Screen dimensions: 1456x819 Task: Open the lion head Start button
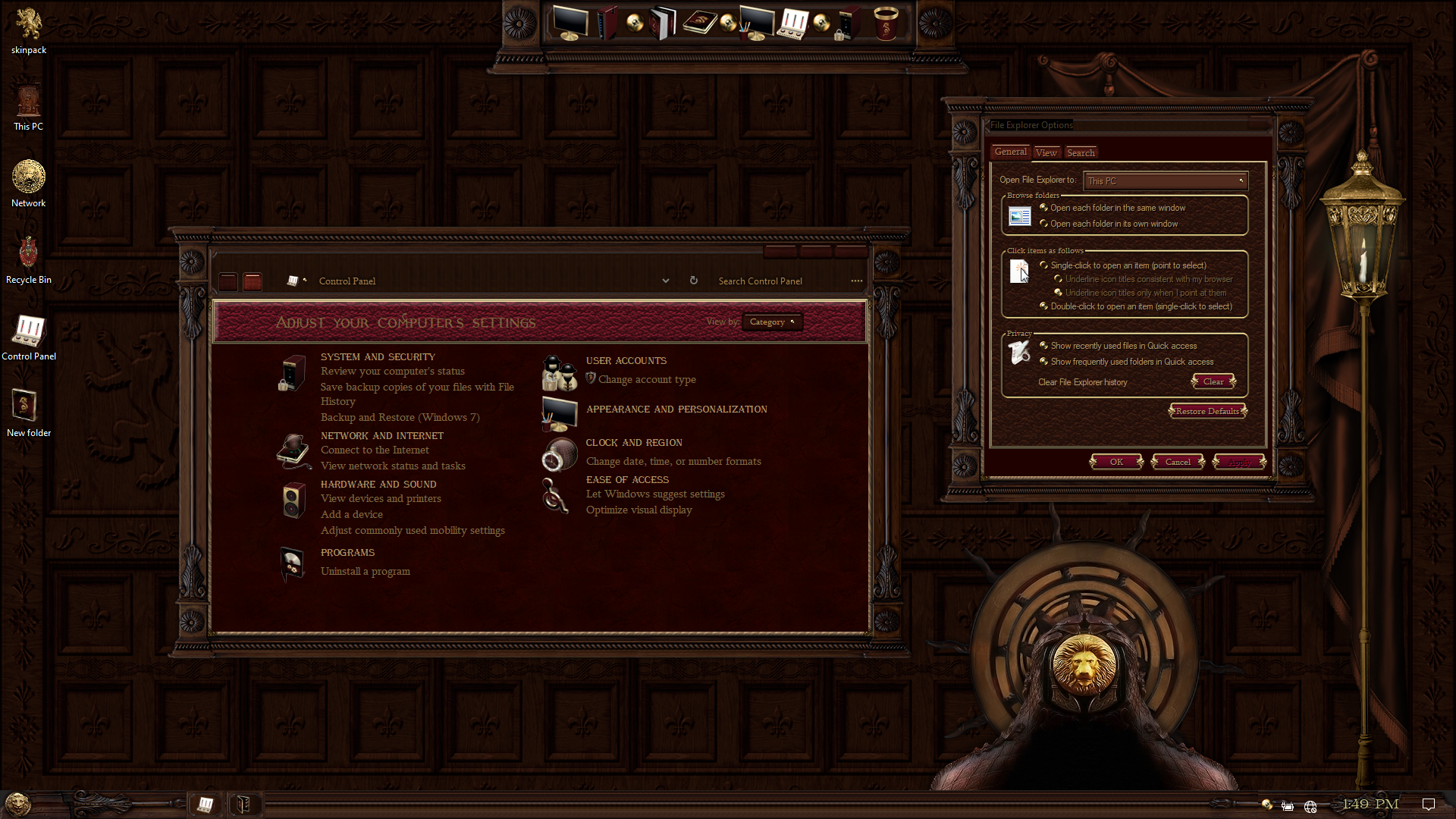click(x=17, y=804)
